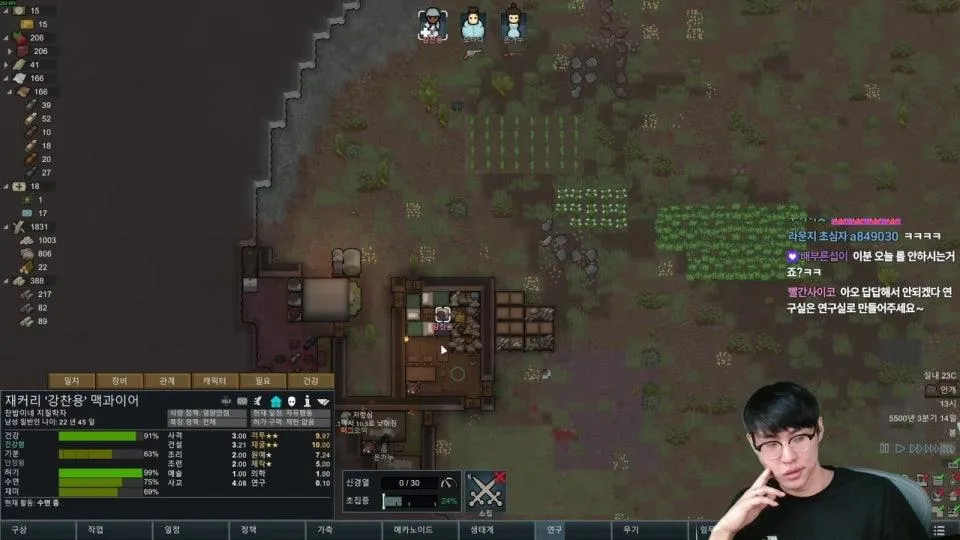Click the info 'i' icon on colonist panel
This screenshot has width=960, height=540.
tap(308, 401)
